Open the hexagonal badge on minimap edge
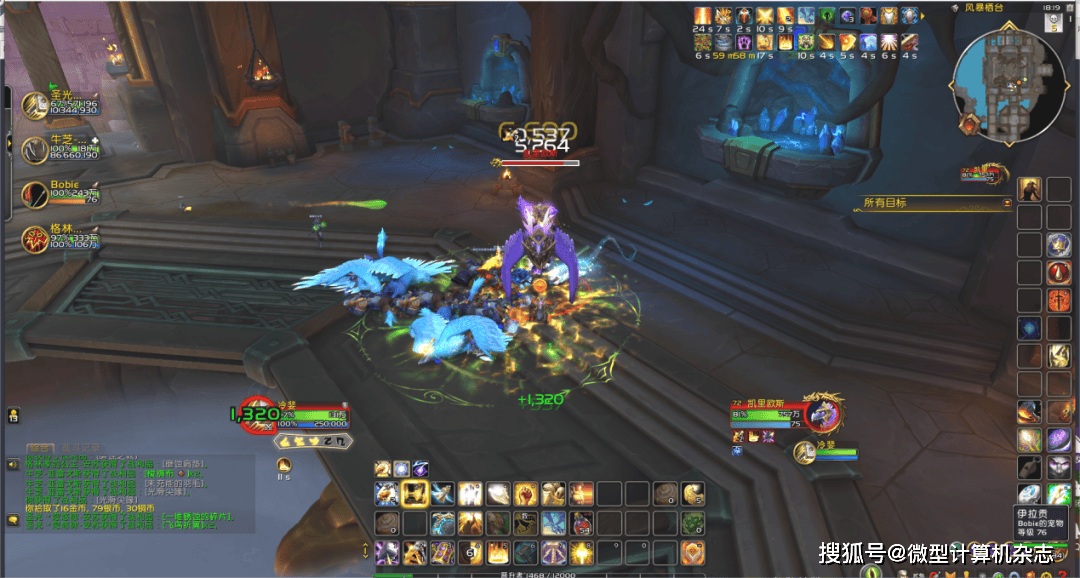The width and height of the screenshot is (1080, 578). [969, 124]
